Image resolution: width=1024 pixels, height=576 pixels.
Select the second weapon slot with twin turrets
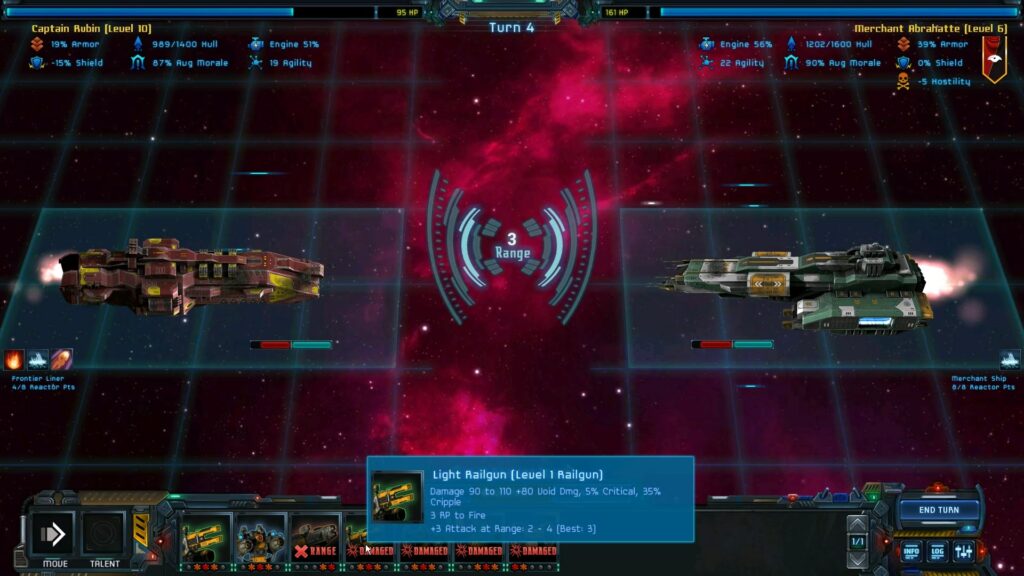[x=261, y=538]
